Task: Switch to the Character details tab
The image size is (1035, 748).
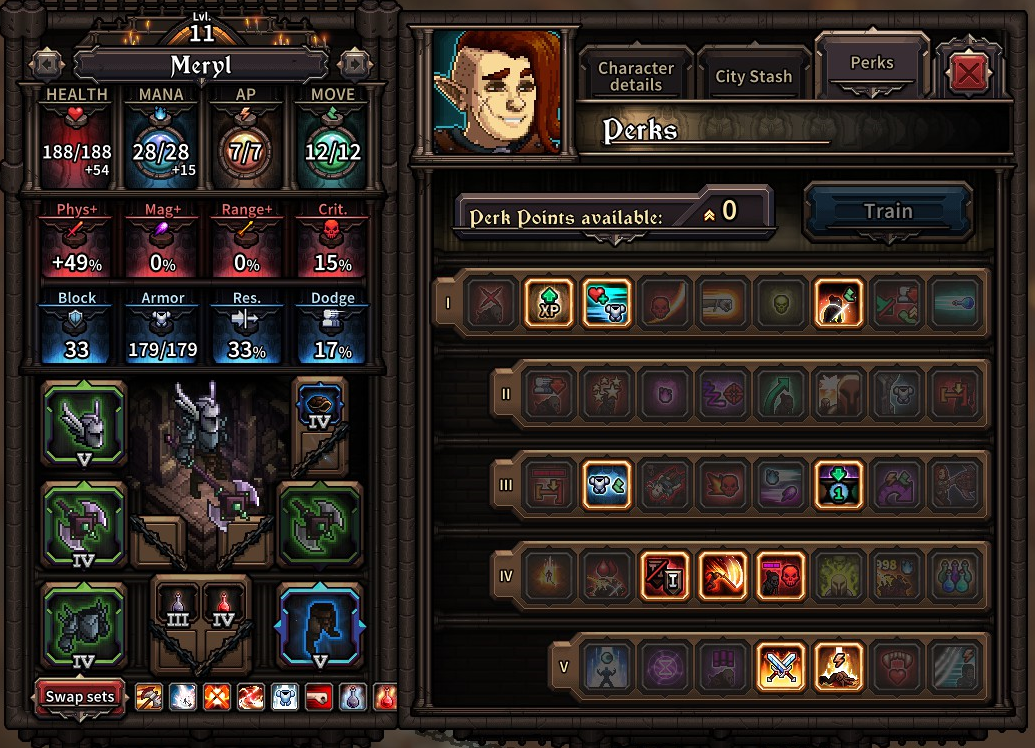Action: click(636, 76)
